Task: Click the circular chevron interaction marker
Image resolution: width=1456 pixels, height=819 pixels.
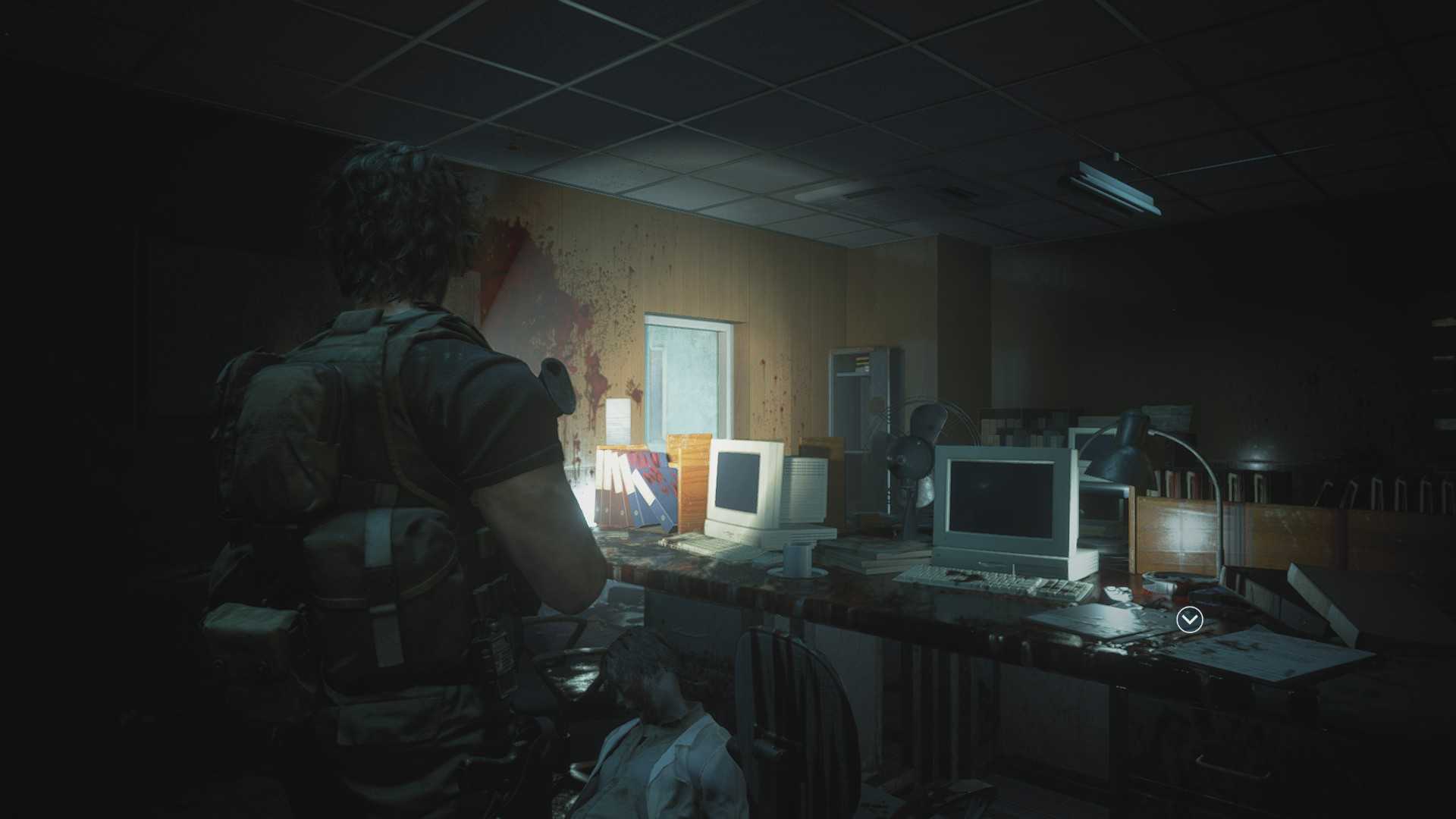Action: point(1189,620)
